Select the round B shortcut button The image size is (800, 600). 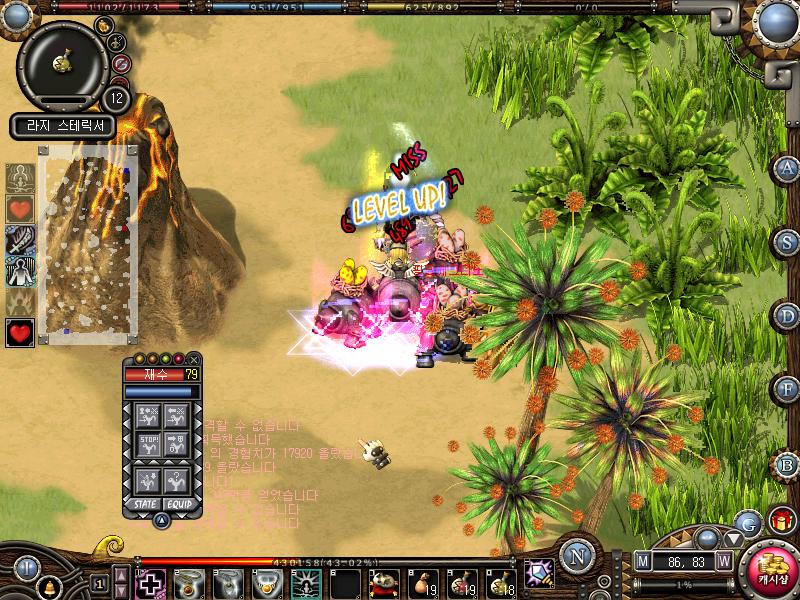[788, 464]
